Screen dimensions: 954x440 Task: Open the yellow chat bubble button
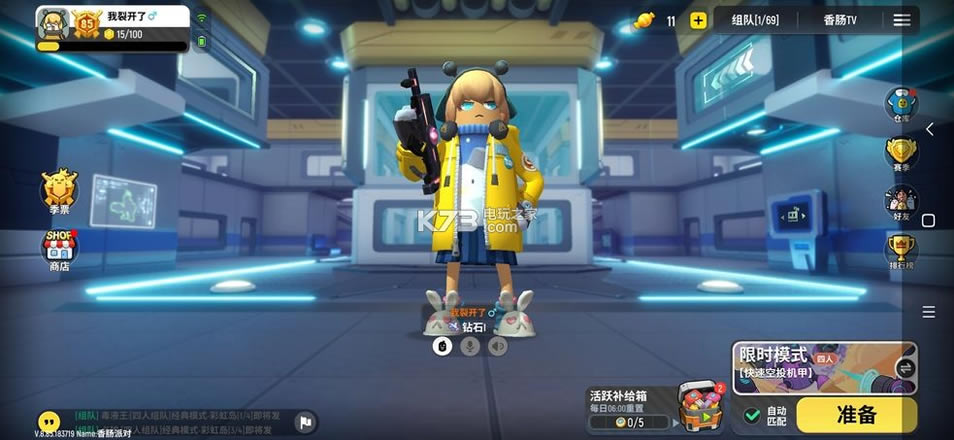[x=48, y=421]
